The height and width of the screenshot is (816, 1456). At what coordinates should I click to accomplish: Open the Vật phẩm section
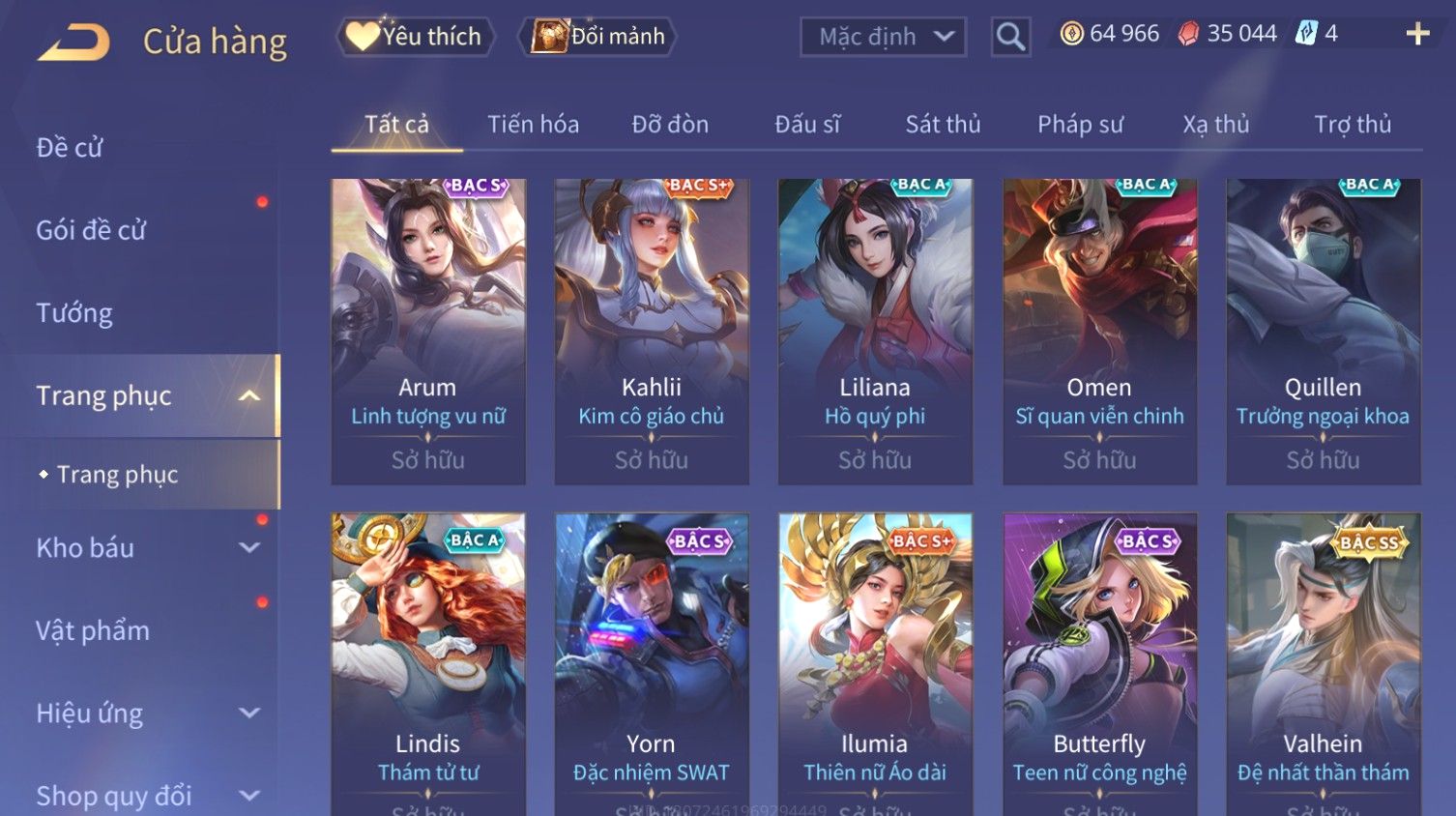[93, 631]
